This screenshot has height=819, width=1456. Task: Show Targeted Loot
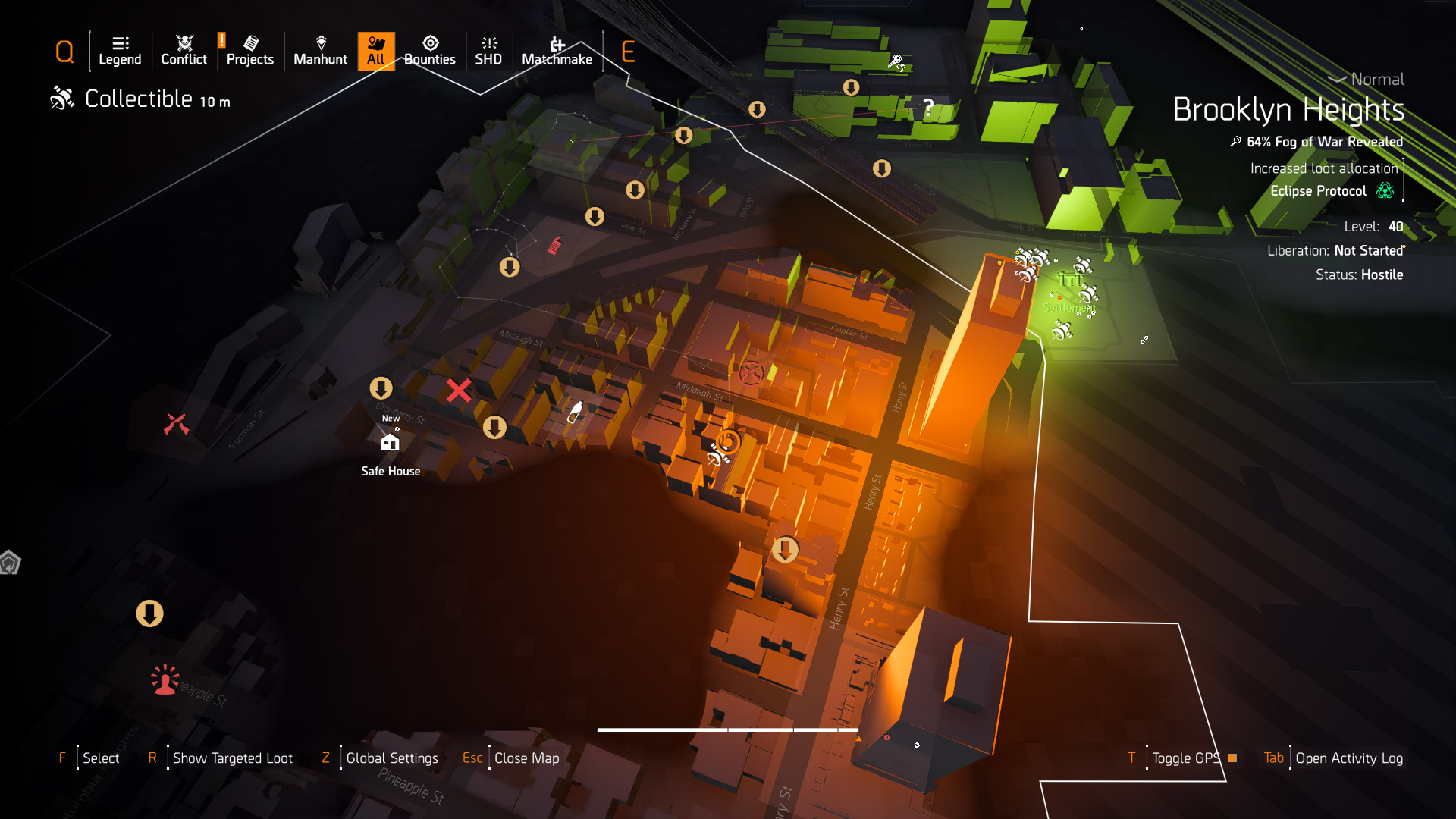click(232, 758)
